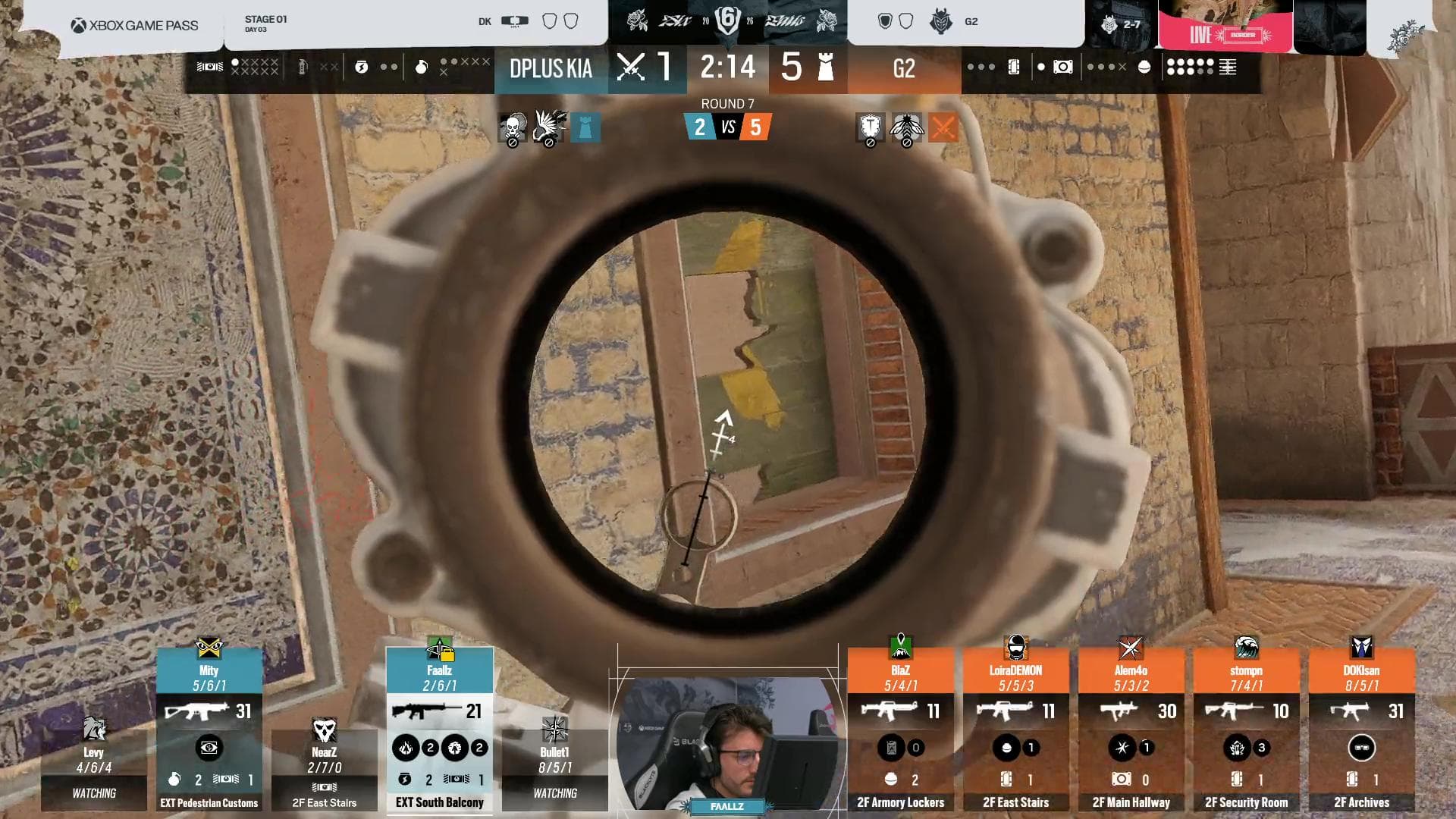Pick LoiraDEMON's player card
This screenshot has height=819, width=1456.
click(x=1015, y=730)
